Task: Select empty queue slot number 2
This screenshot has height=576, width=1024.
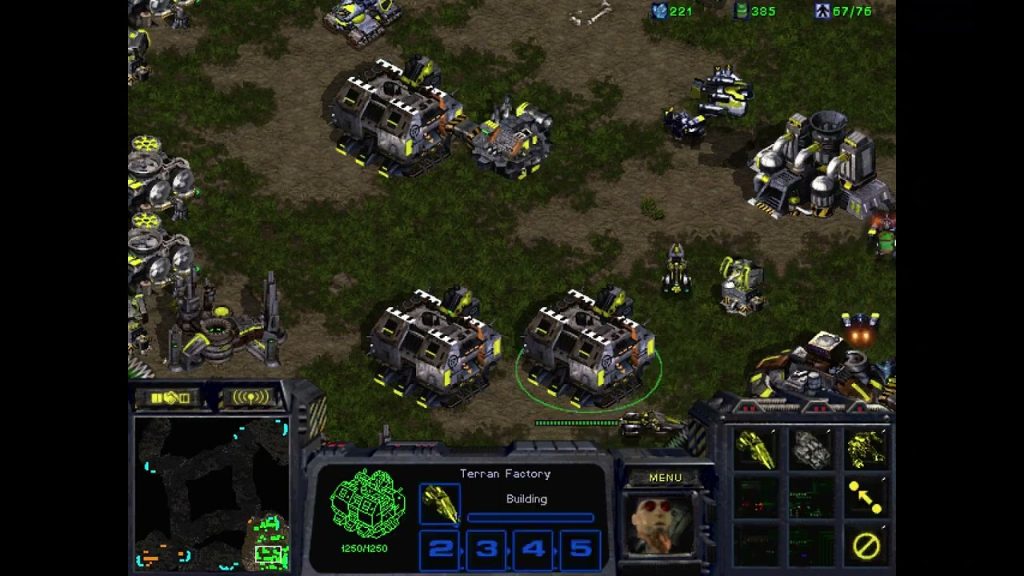Action: coord(440,549)
